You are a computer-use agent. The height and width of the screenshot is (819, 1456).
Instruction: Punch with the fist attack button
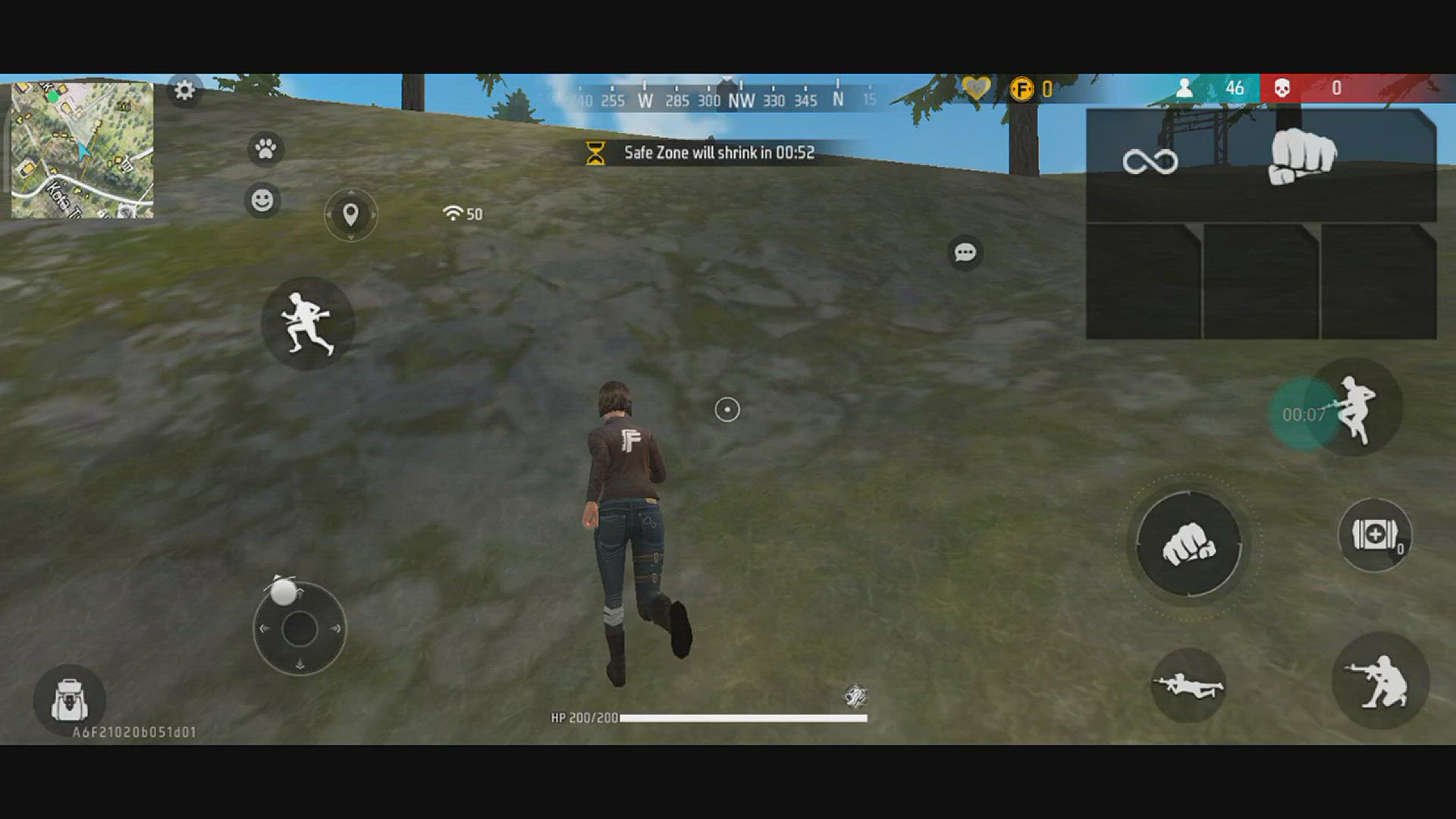click(1188, 544)
